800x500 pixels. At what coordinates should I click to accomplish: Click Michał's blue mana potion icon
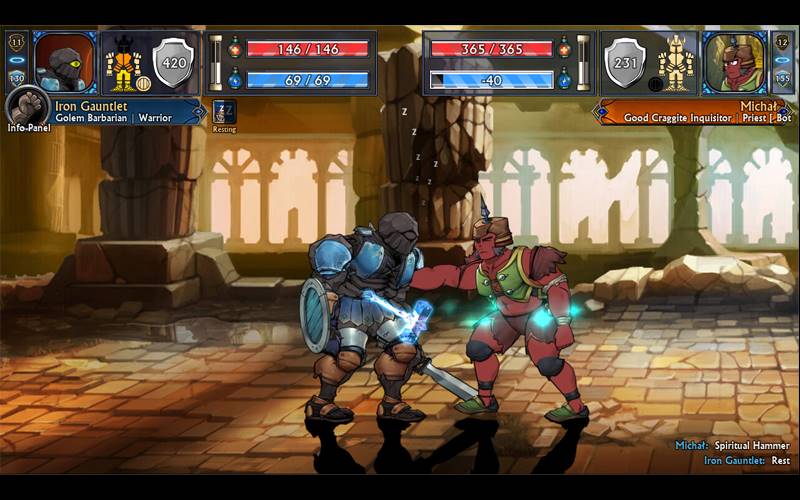click(564, 79)
